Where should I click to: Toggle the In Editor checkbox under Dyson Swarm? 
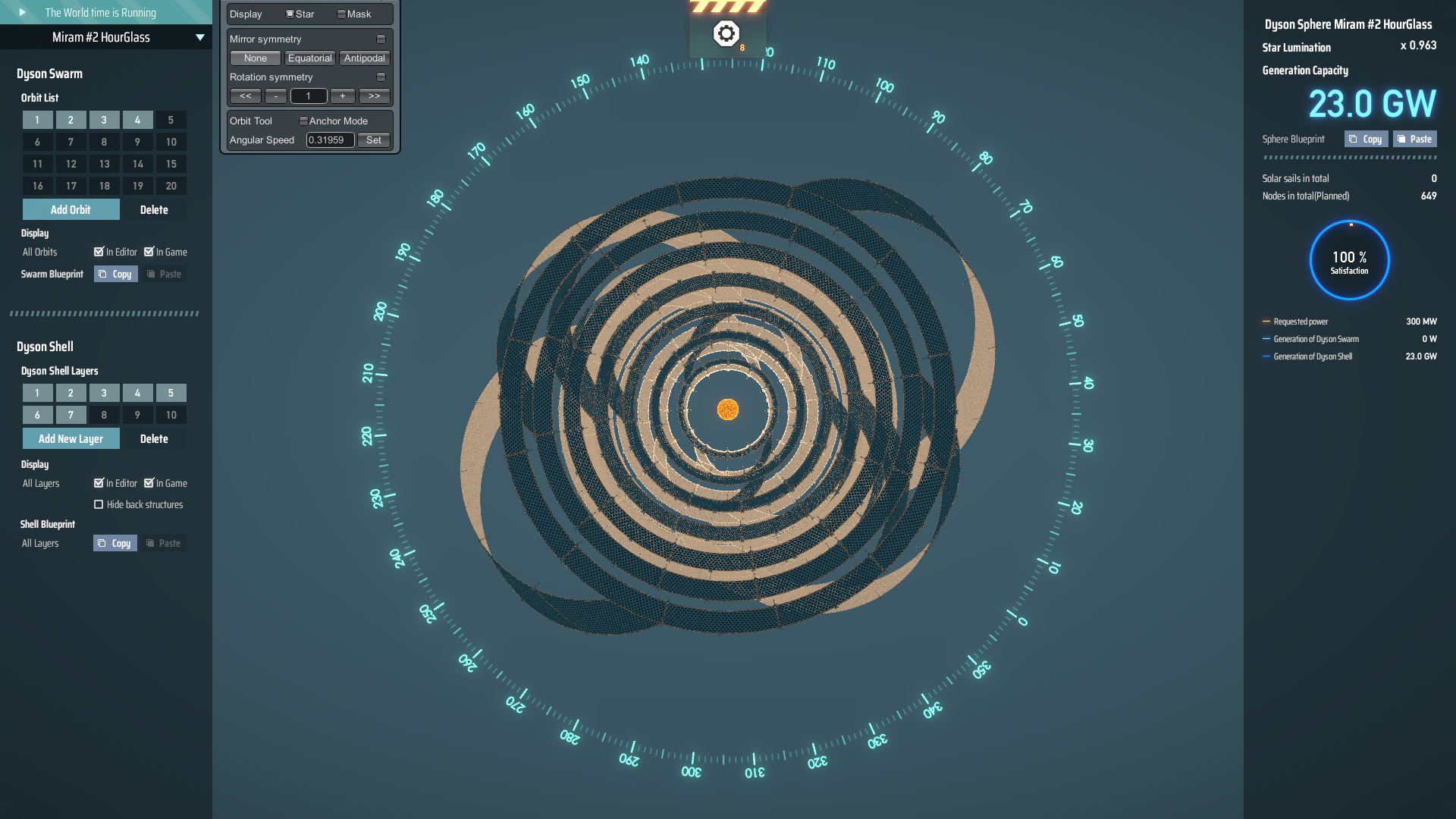(x=99, y=252)
